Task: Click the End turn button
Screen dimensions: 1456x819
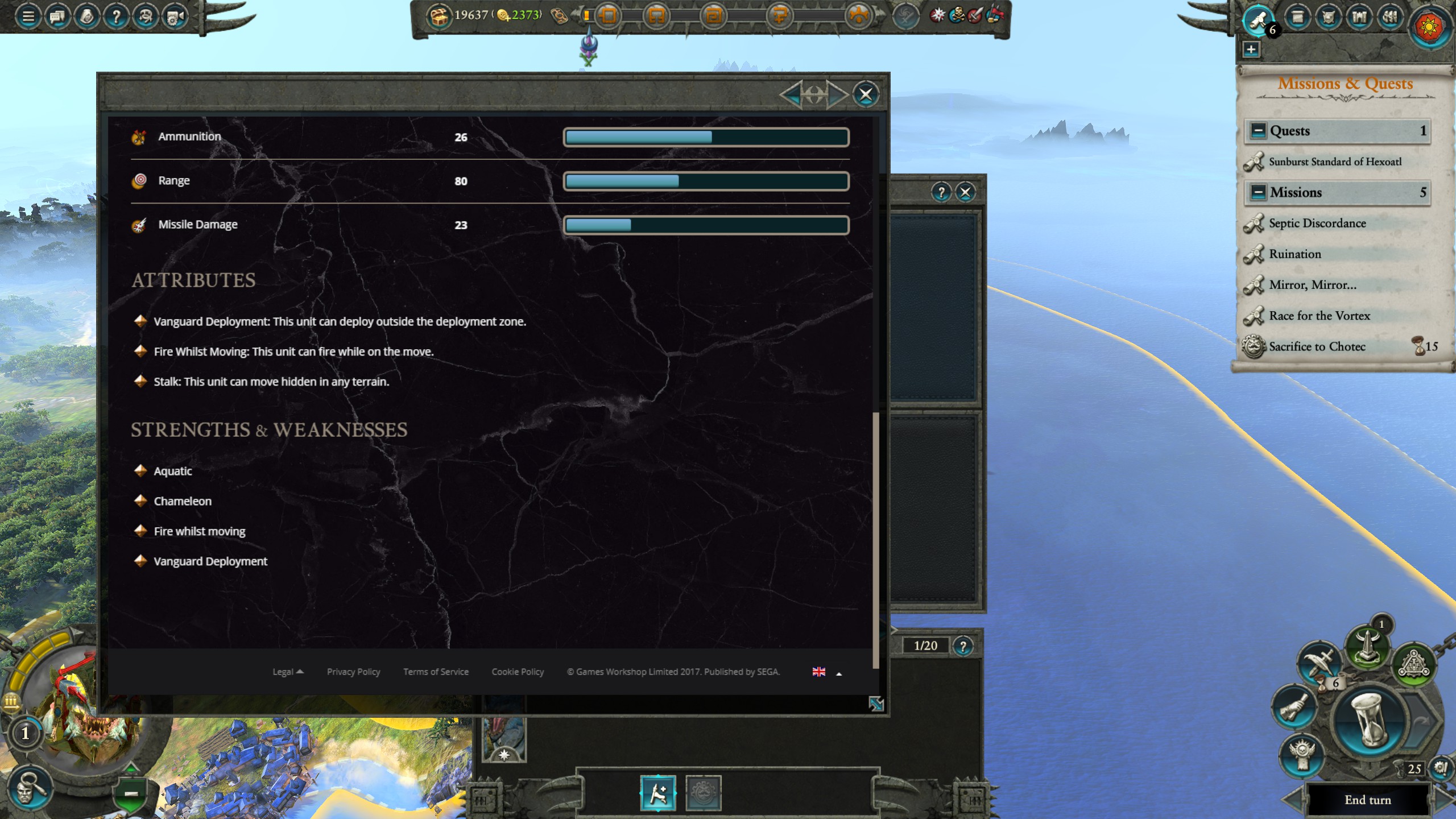Action: (x=1367, y=800)
